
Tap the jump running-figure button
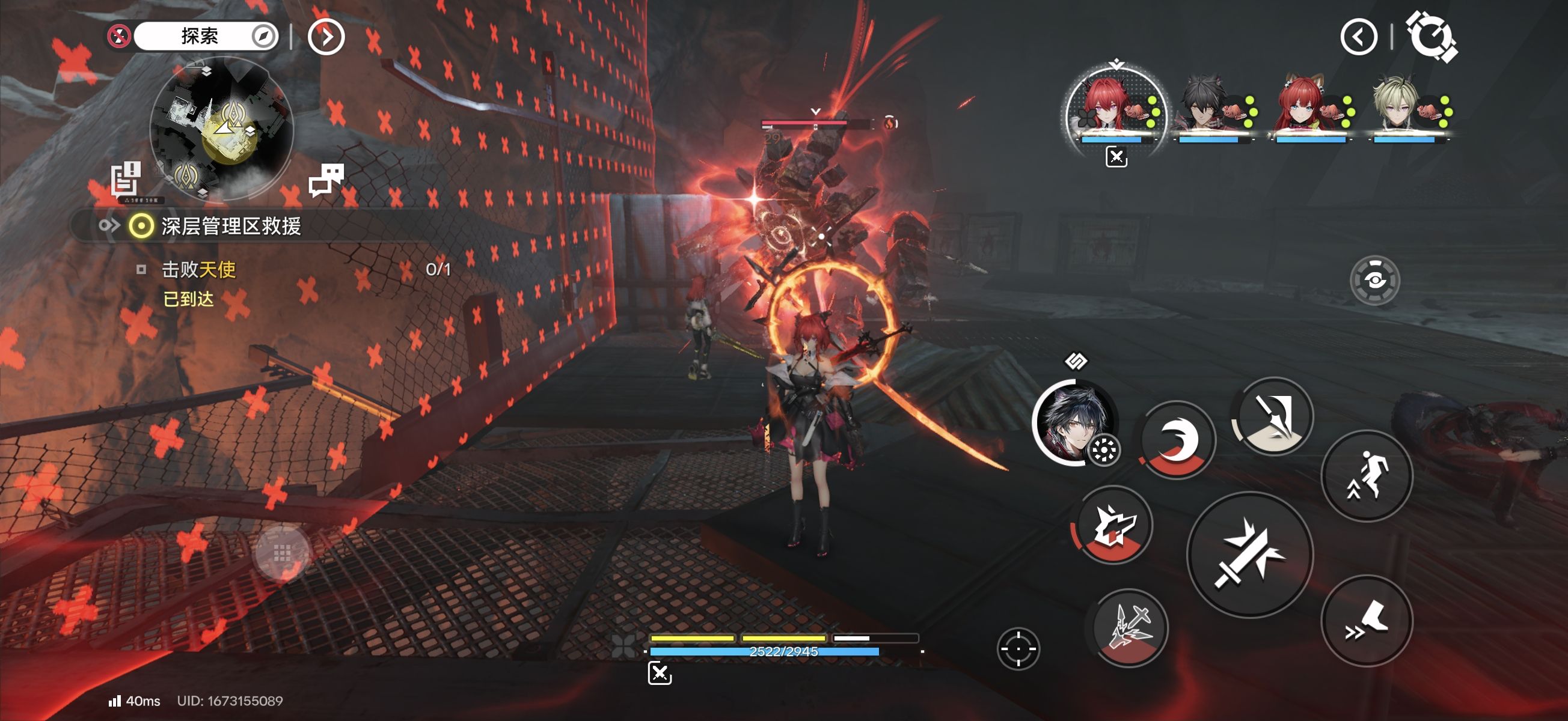click(1367, 476)
